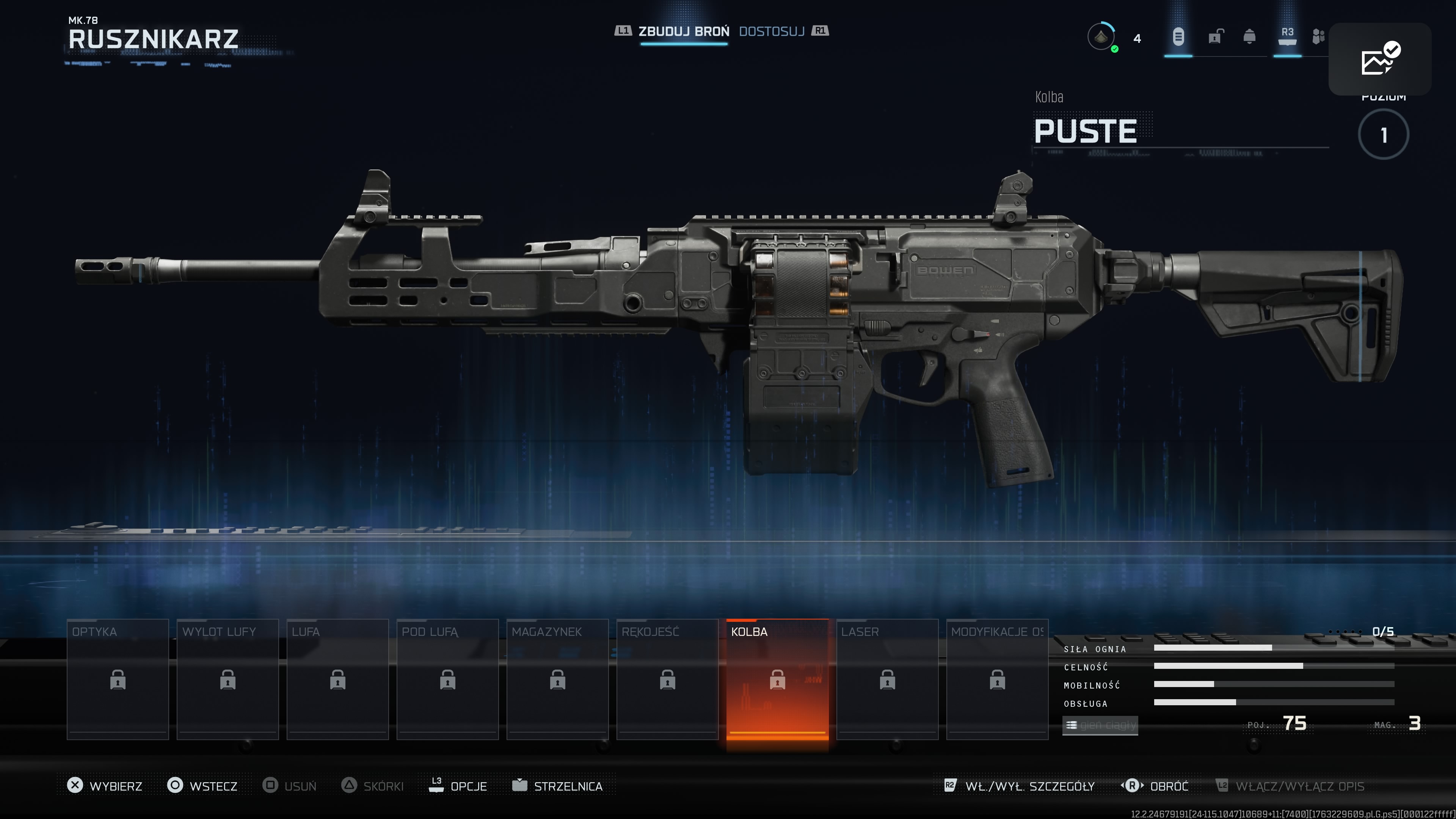Image resolution: width=1456 pixels, height=819 pixels.
Task: Switch to the DOSTOSUJ tab
Action: pos(772,31)
